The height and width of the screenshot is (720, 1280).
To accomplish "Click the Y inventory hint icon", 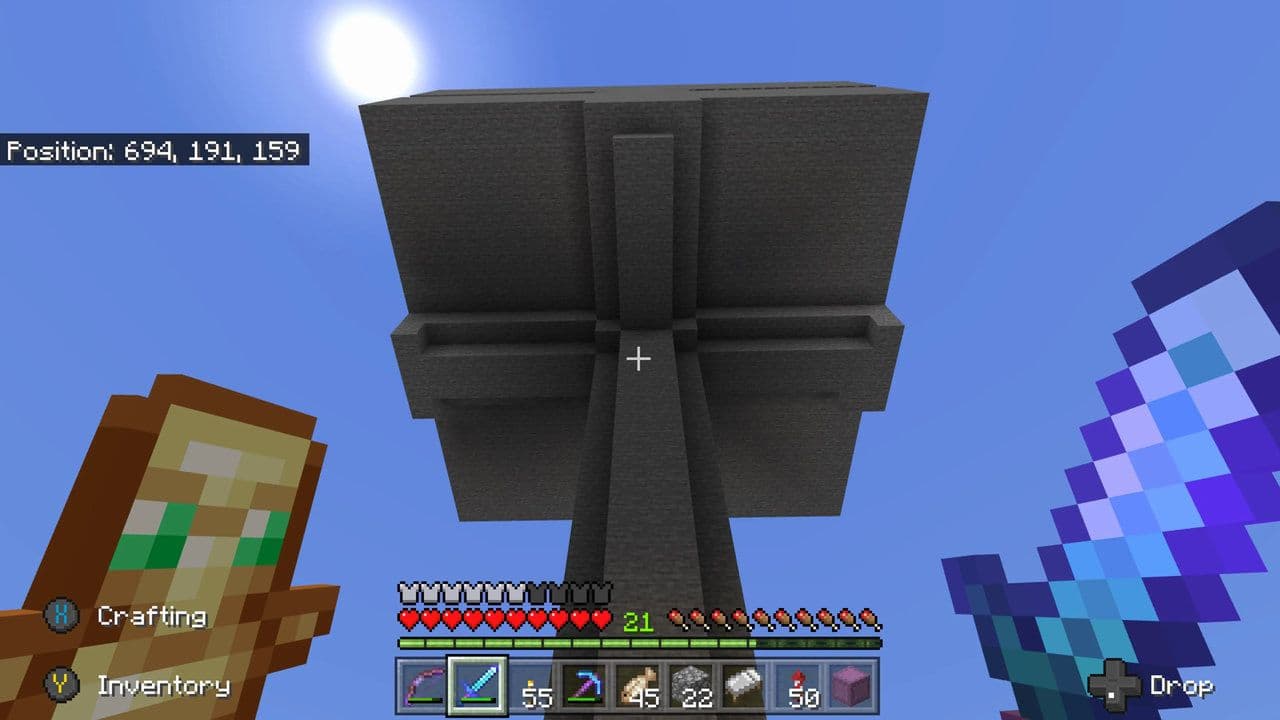I will click(62, 687).
